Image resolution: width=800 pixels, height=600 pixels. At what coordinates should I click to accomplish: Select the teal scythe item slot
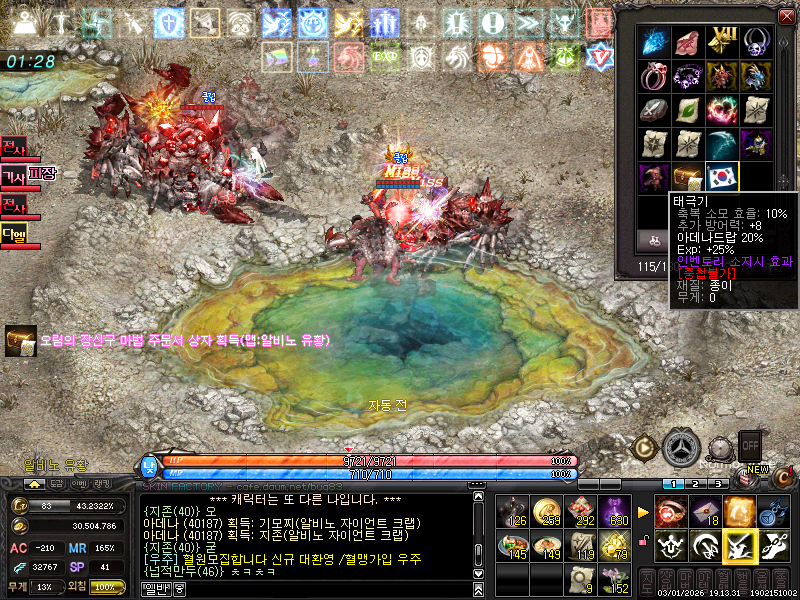(x=722, y=144)
